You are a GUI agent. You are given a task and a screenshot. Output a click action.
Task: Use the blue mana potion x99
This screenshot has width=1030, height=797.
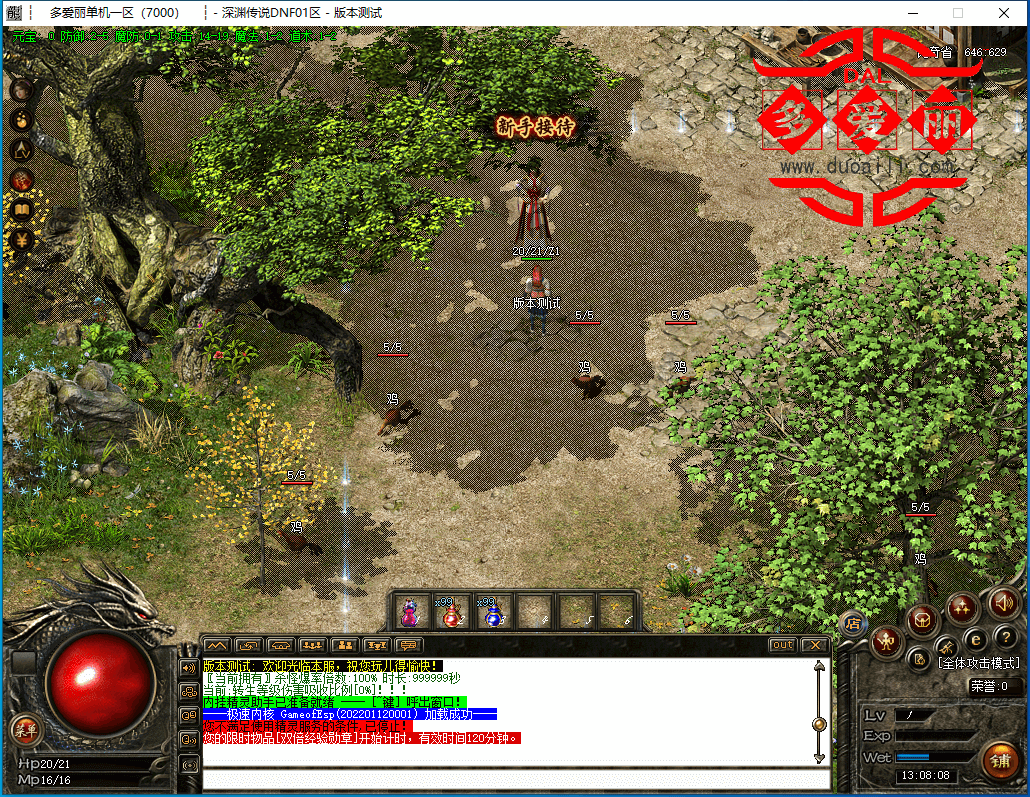pyautogui.click(x=492, y=611)
